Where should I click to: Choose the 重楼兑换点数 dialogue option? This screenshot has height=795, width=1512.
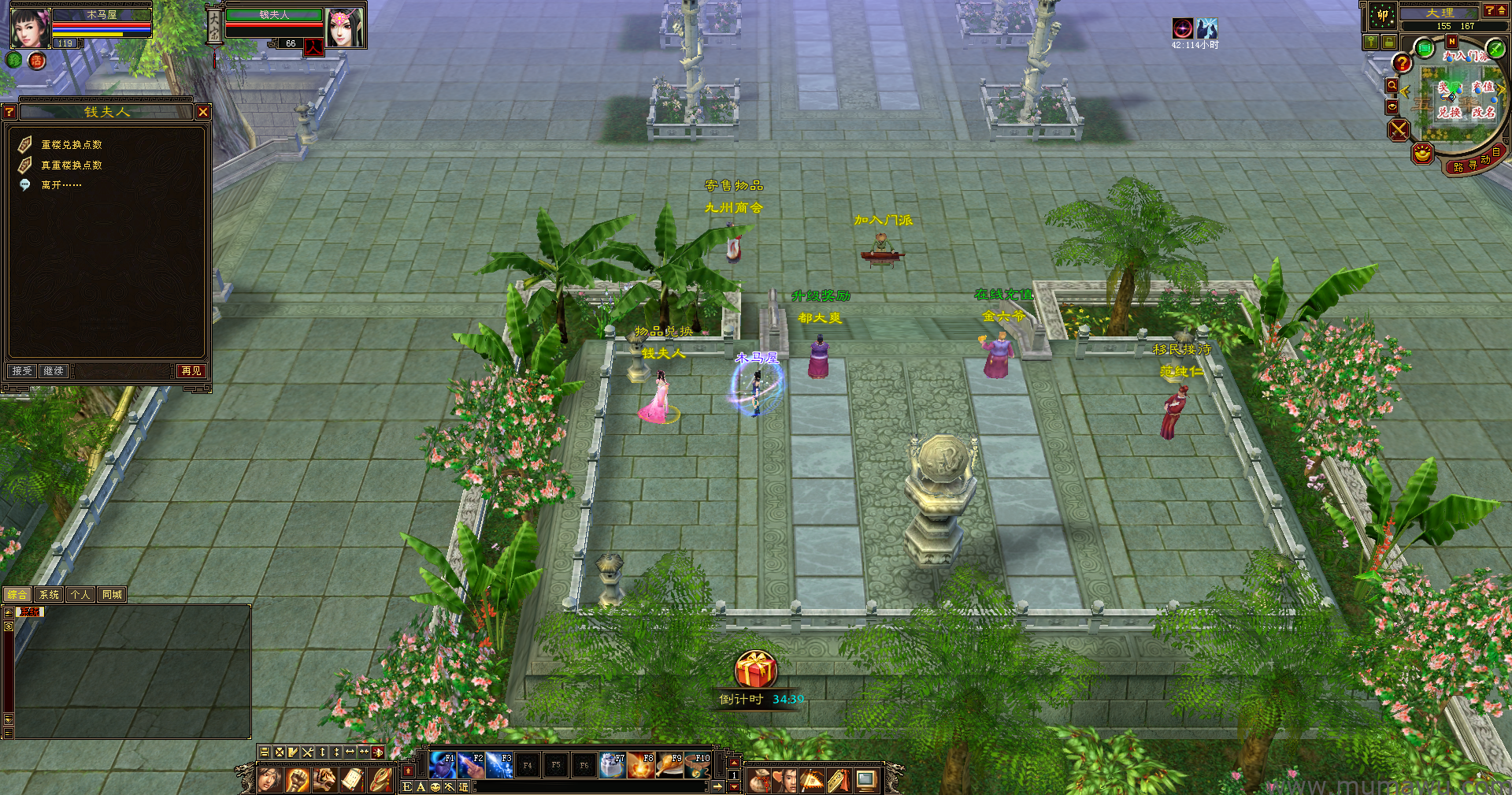[71, 145]
